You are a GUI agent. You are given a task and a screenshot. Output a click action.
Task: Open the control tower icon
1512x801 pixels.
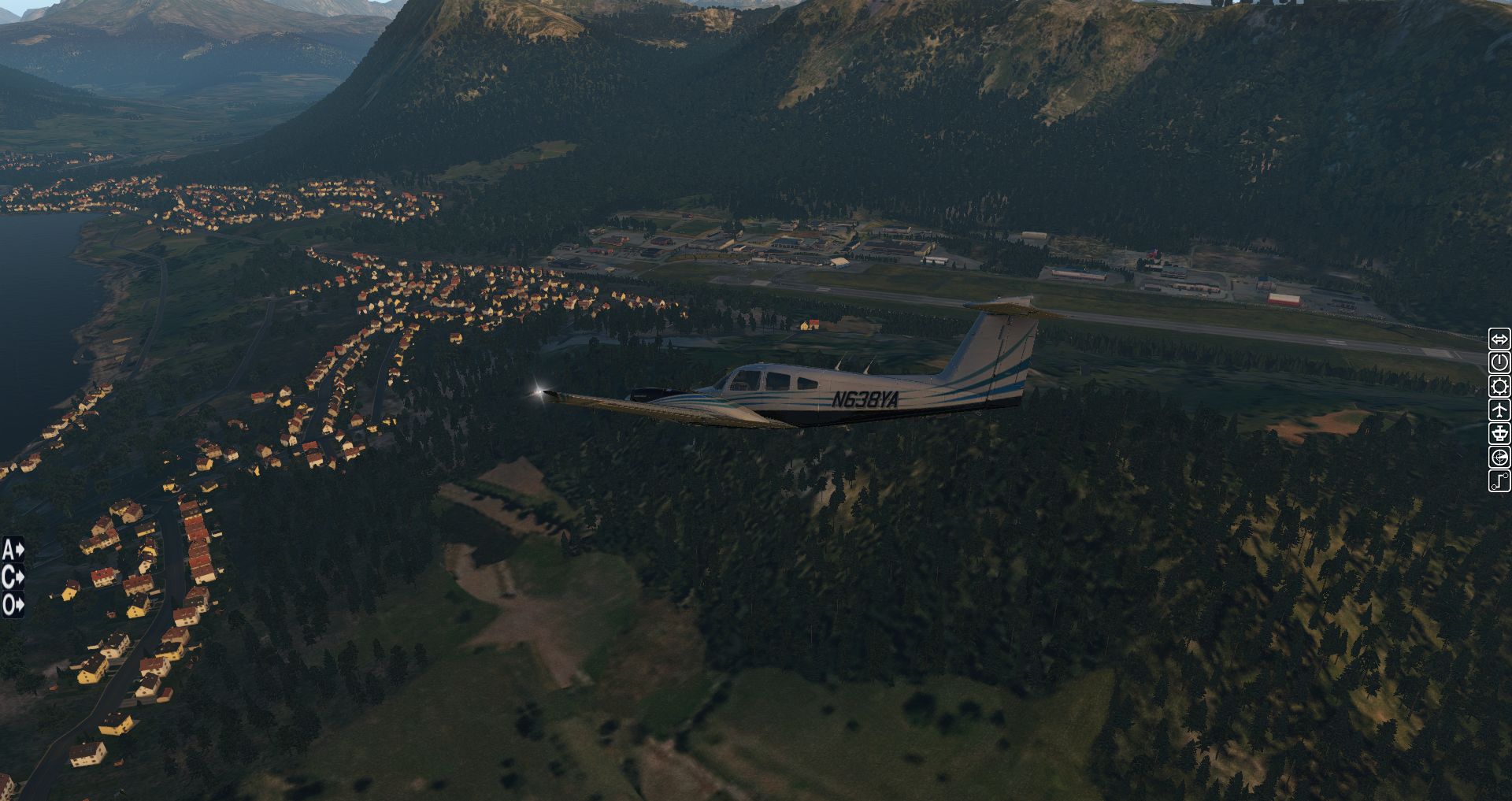(x=1499, y=433)
